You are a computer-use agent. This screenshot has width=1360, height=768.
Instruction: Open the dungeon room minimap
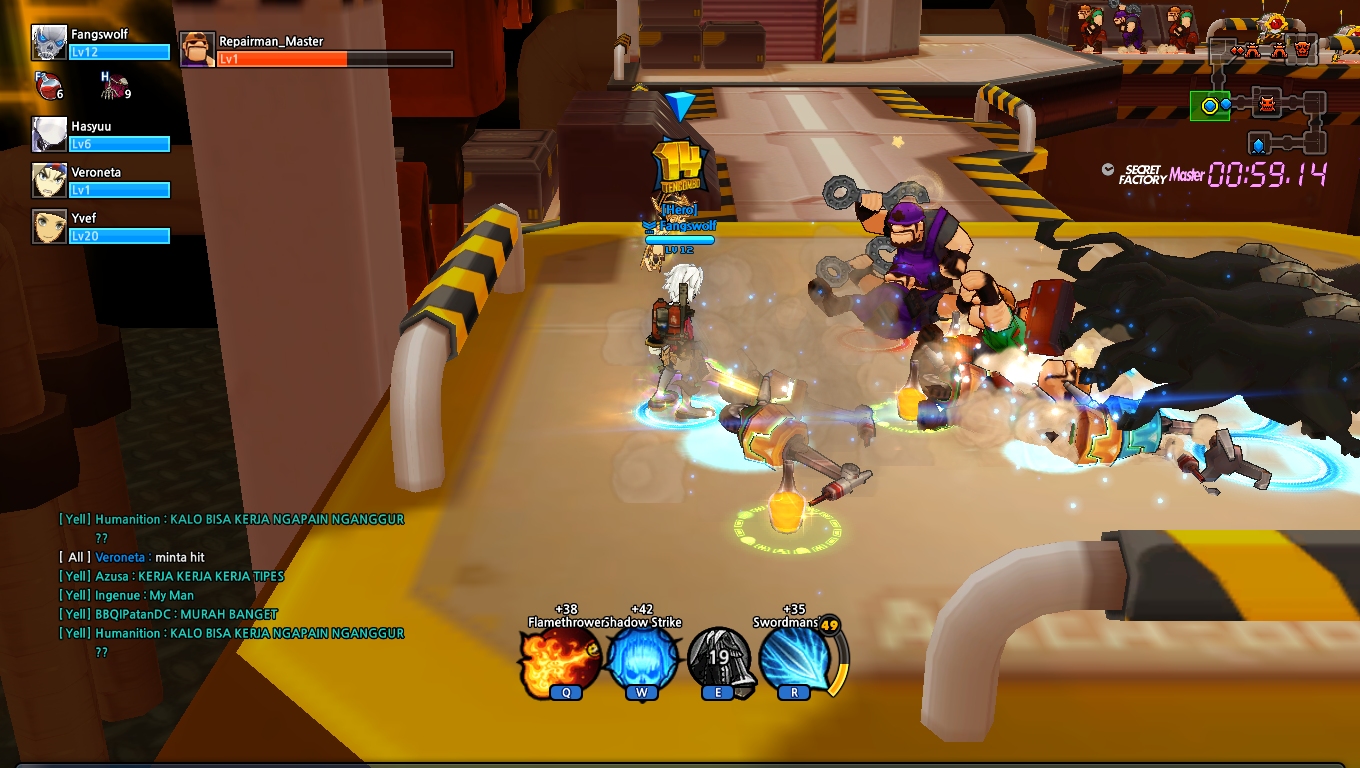click(x=1267, y=95)
